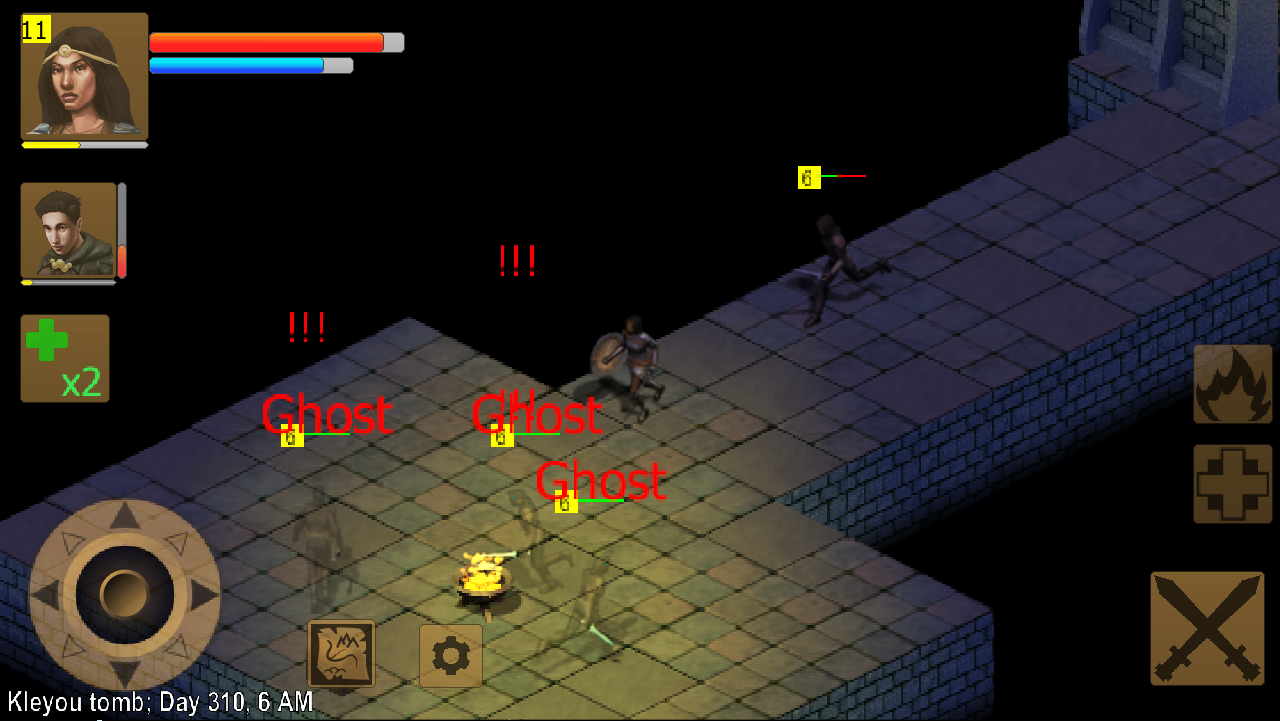Select the fire spell ability icon
Image resolution: width=1280 pixels, height=721 pixels.
[1232, 382]
